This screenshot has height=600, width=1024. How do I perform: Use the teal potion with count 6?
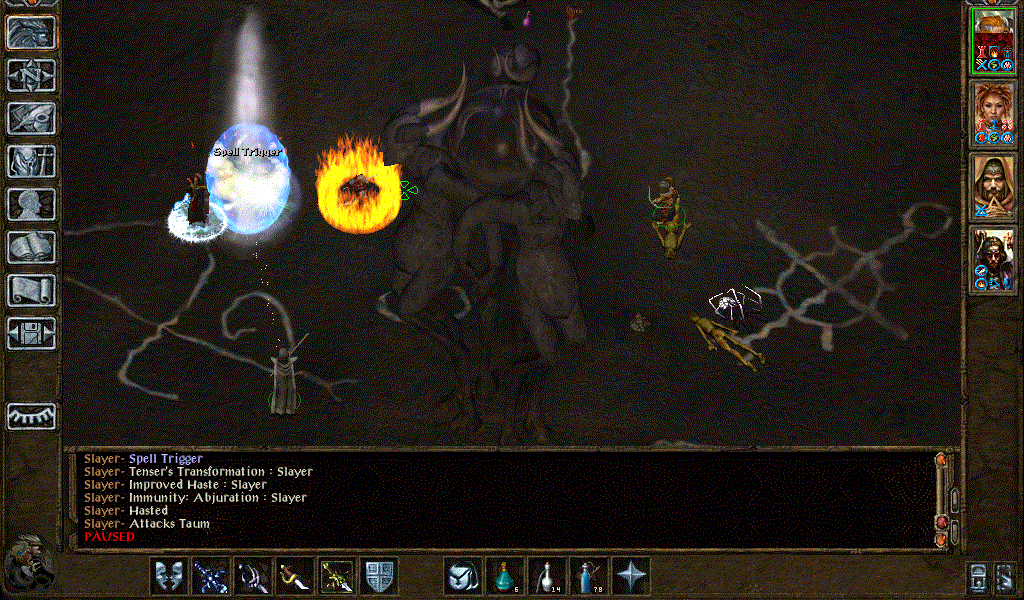coord(505,576)
